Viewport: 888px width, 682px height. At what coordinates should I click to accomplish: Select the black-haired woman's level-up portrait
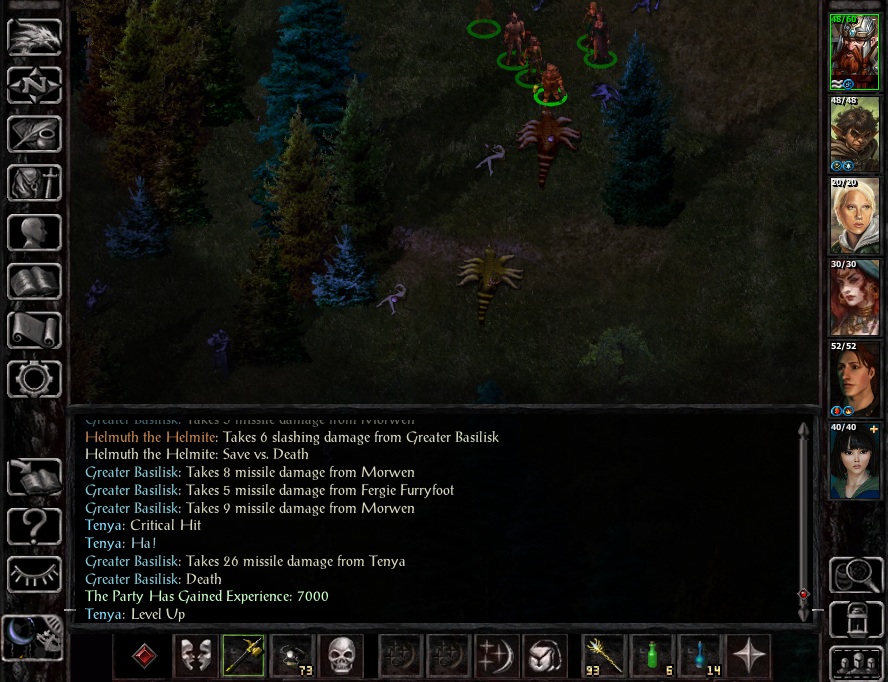tap(854, 461)
